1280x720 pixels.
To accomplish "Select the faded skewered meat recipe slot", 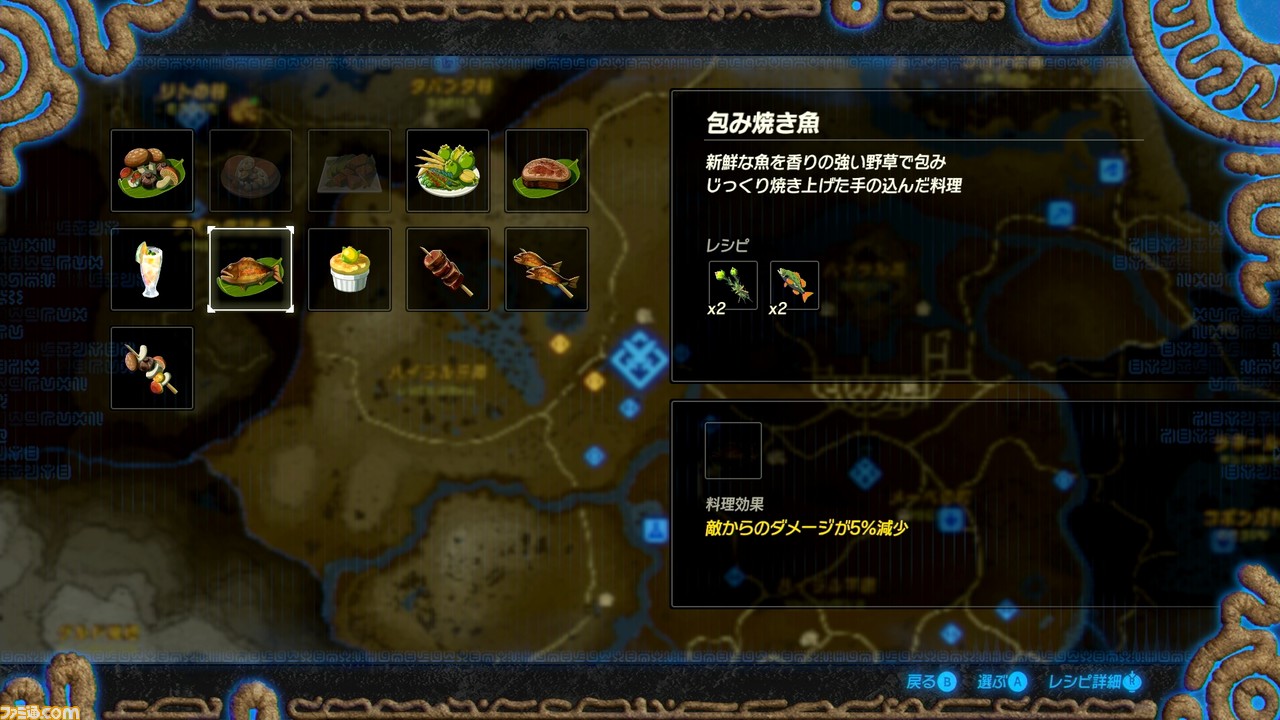I will [x=349, y=170].
